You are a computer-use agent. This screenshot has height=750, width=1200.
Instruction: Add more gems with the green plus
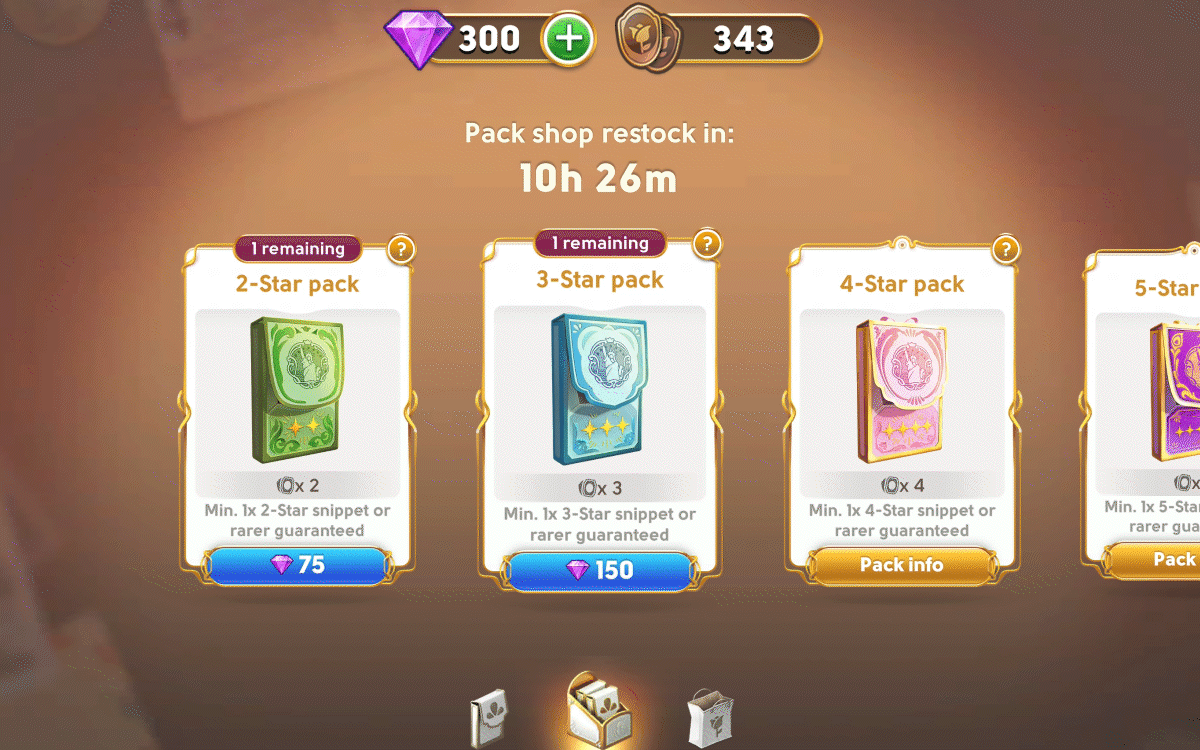[567, 40]
